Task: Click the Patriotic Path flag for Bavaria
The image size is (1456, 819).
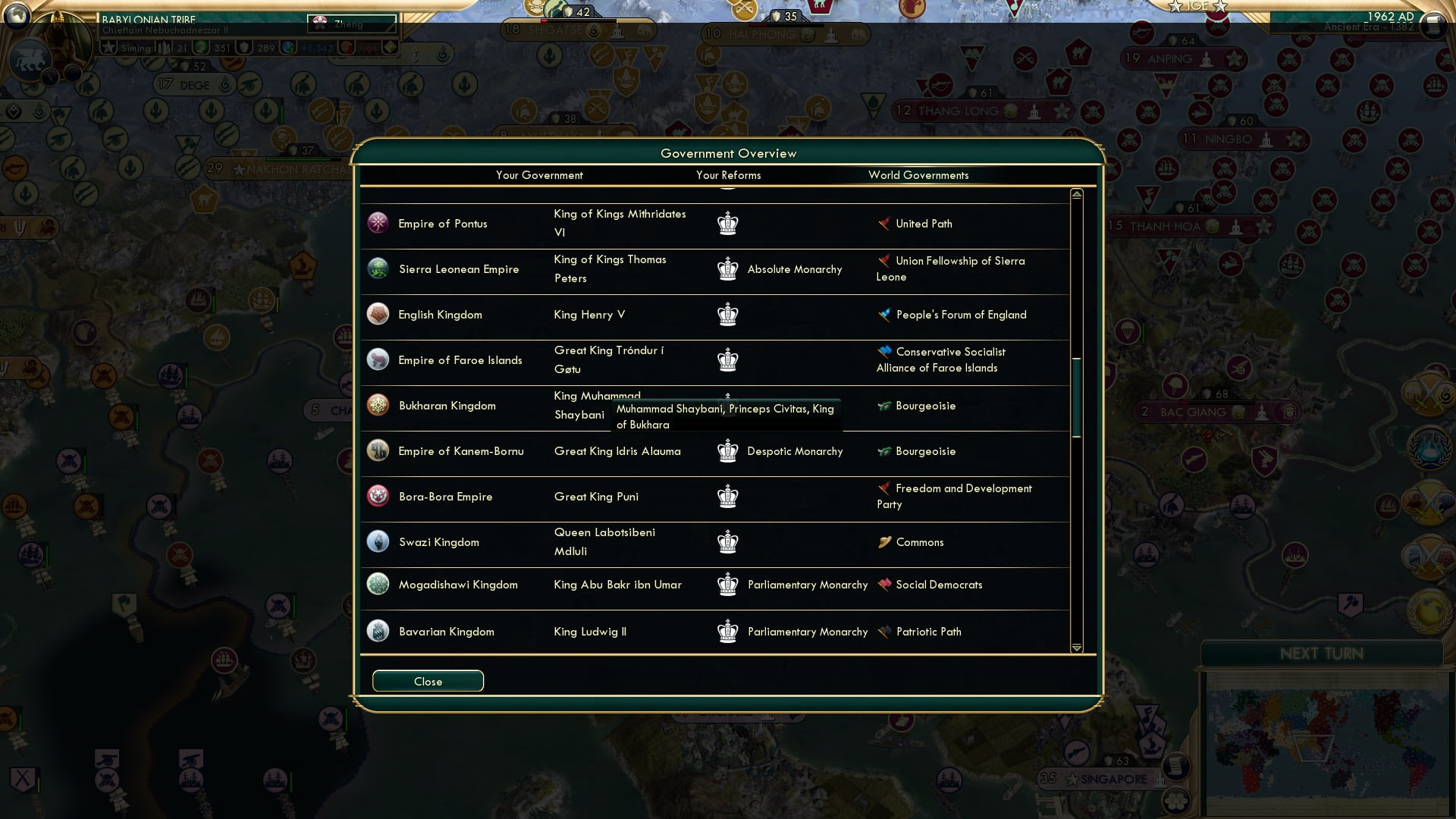Action: (x=884, y=631)
